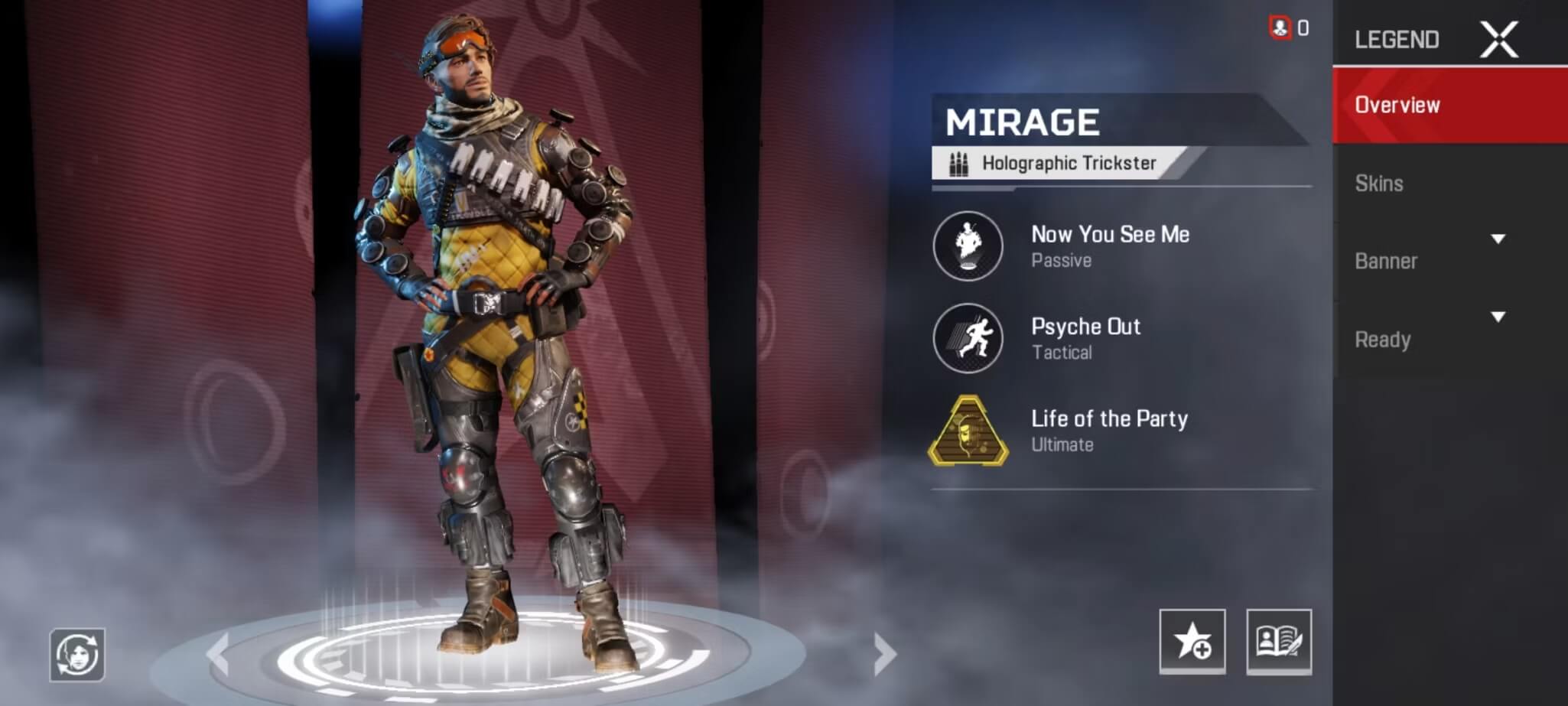Open the legend lore book button
The width and height of the screenshot is (1568, 706).
point(1278,641)
